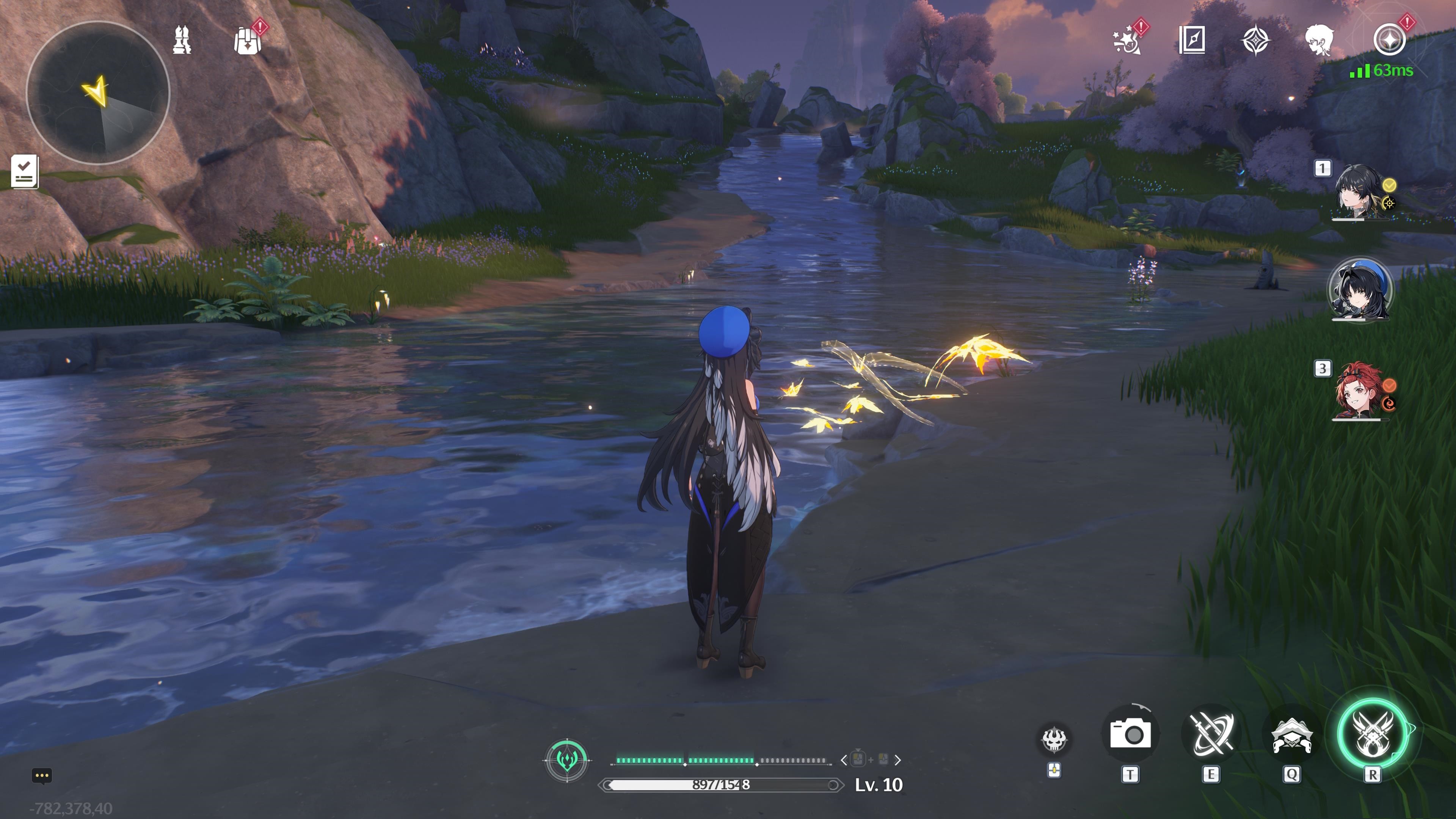Open the chat speech bubble
The height and width of the screenshot is (819, 1456).
coord(42,775)
